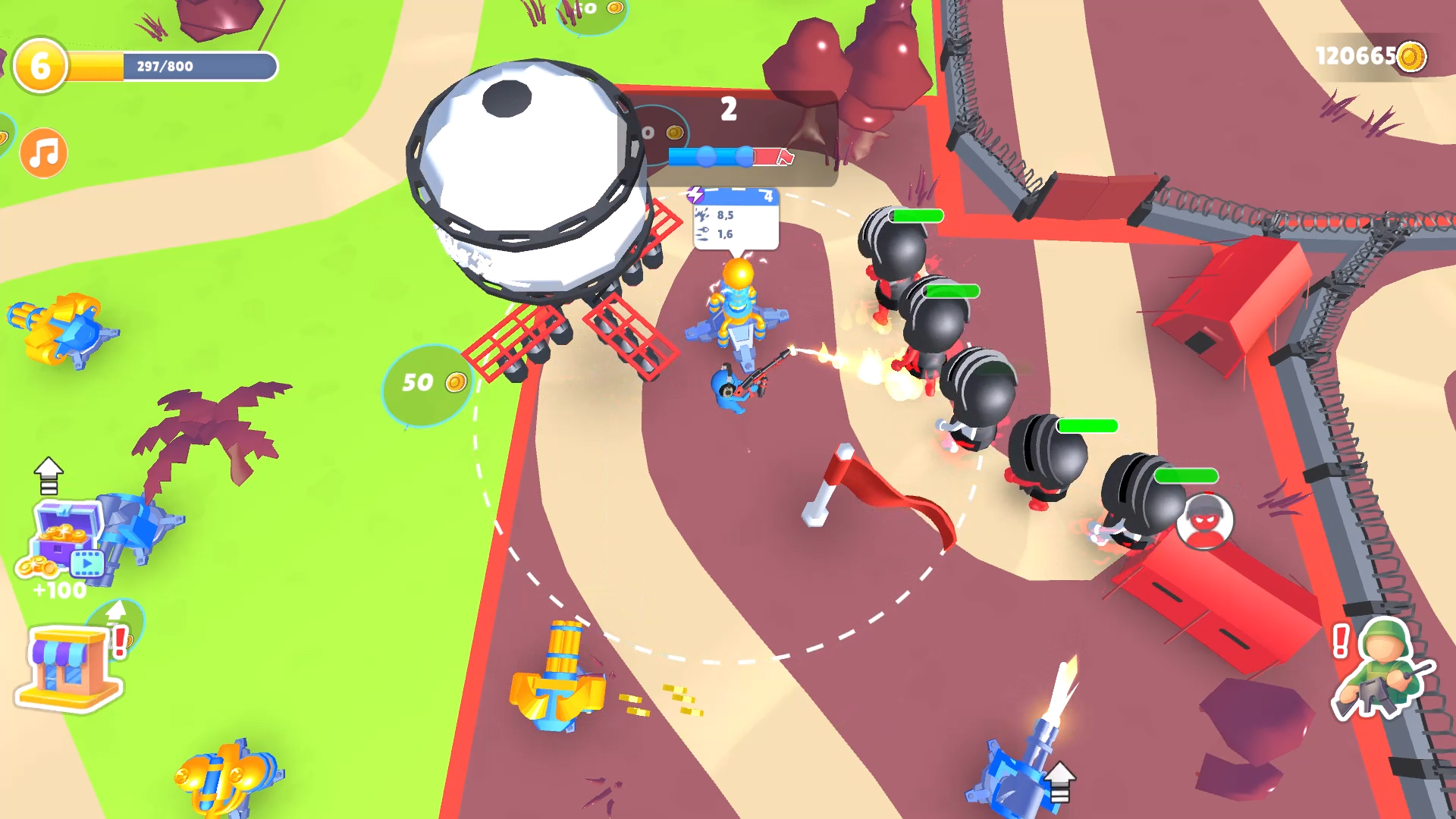Click the lightning bolt badge on the stats card
Image resolution: width=1456 pixels, height=819 pixels.
click(x=695, y=196)
